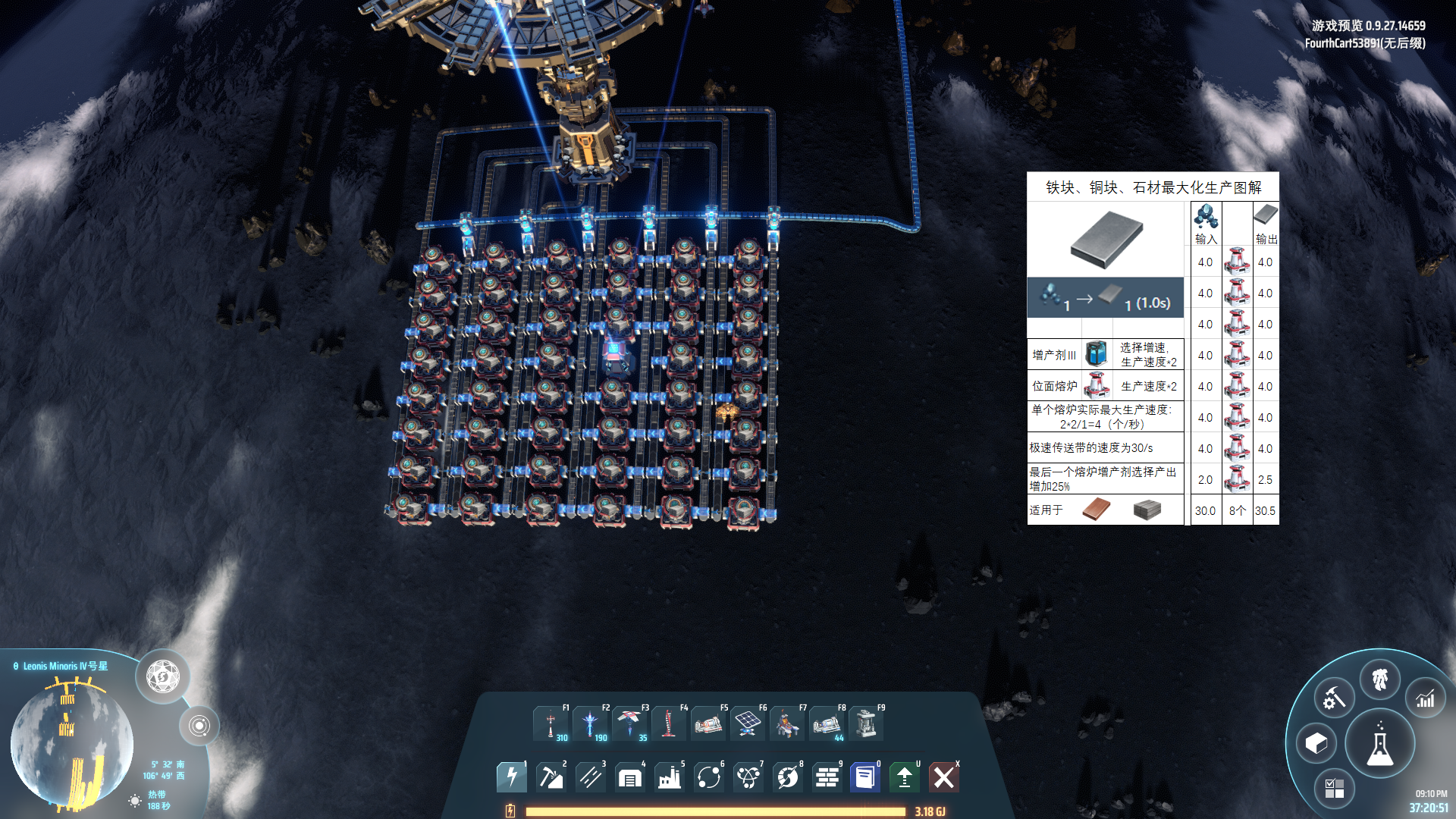Screen dimensions: 1456x819
Task: Select the foundation tool in build category 9
Action: (827, 777)
